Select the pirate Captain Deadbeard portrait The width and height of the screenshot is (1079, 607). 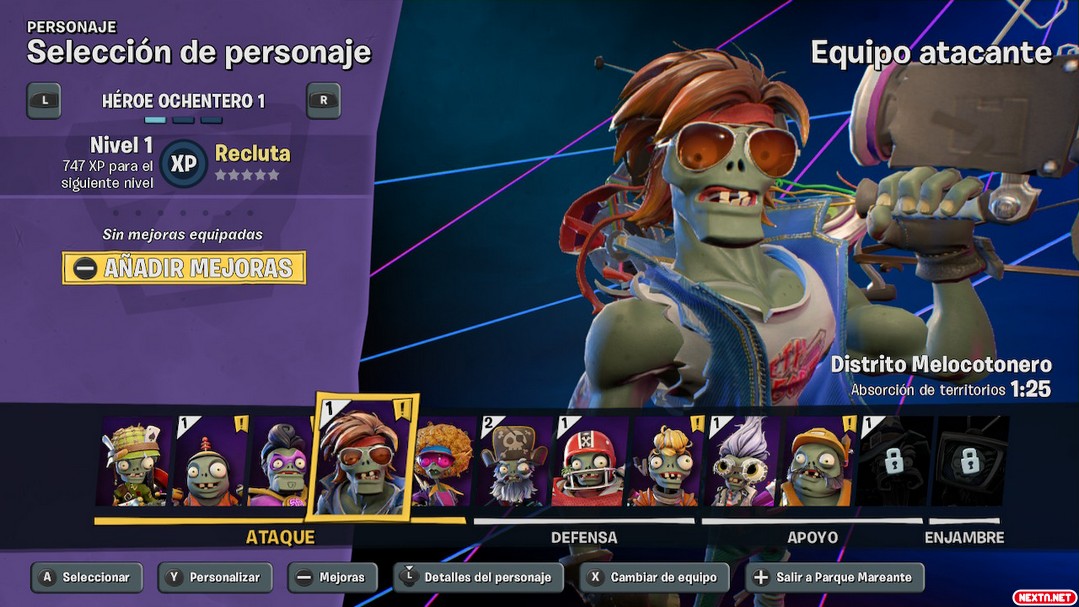coord(515,461)
